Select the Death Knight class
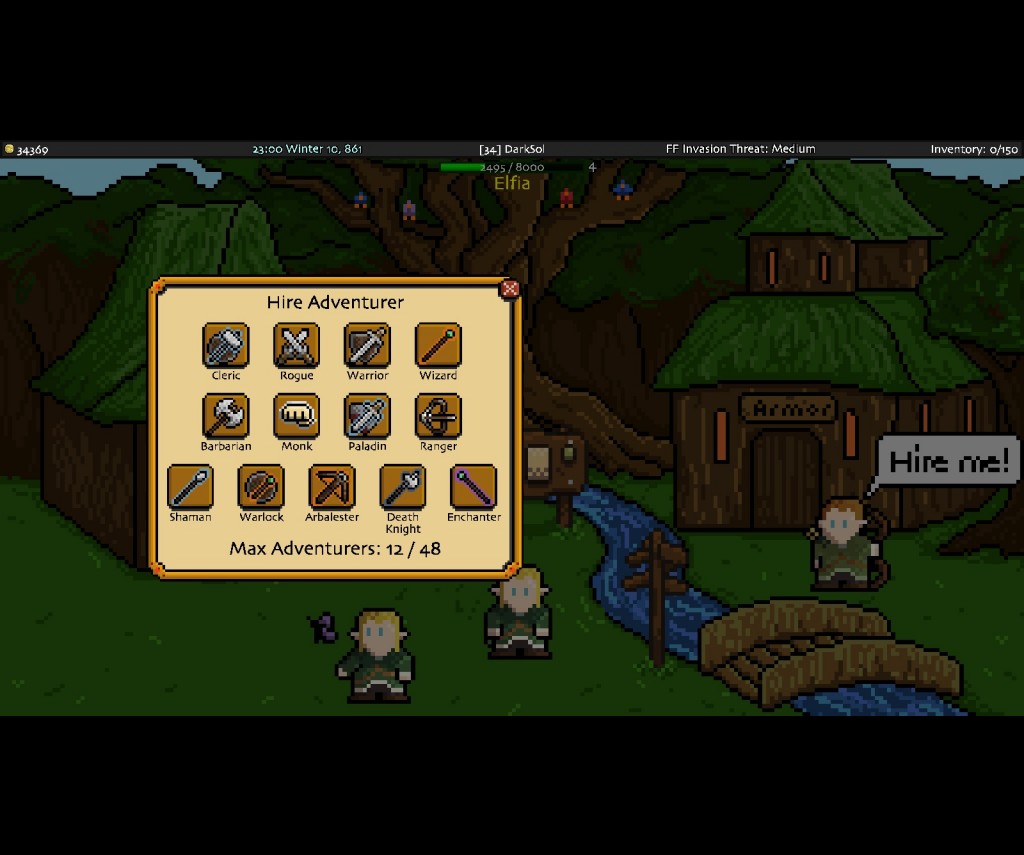1024x855 pixels. 403,487
